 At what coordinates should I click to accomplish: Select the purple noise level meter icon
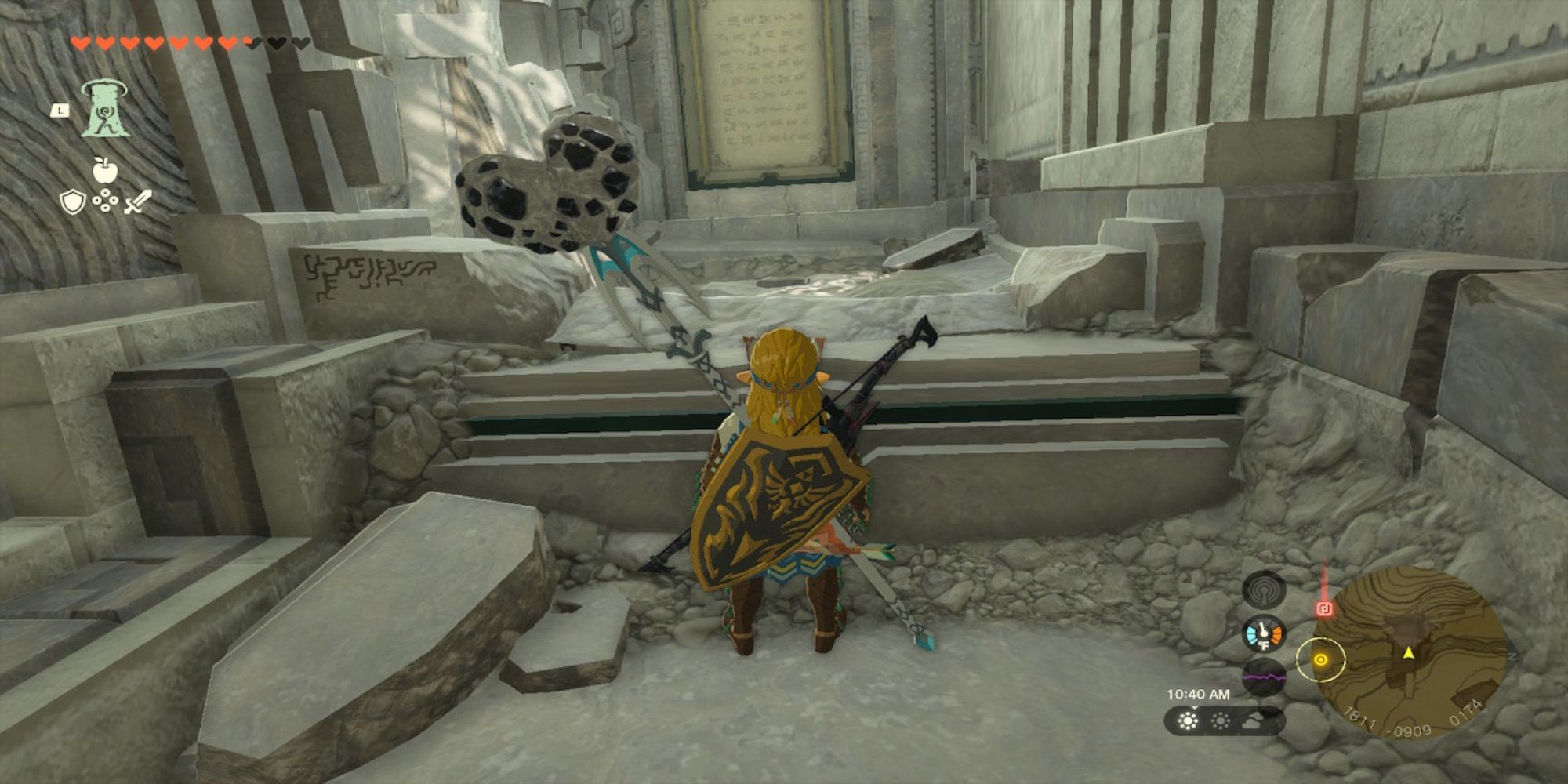point(1263,678)
